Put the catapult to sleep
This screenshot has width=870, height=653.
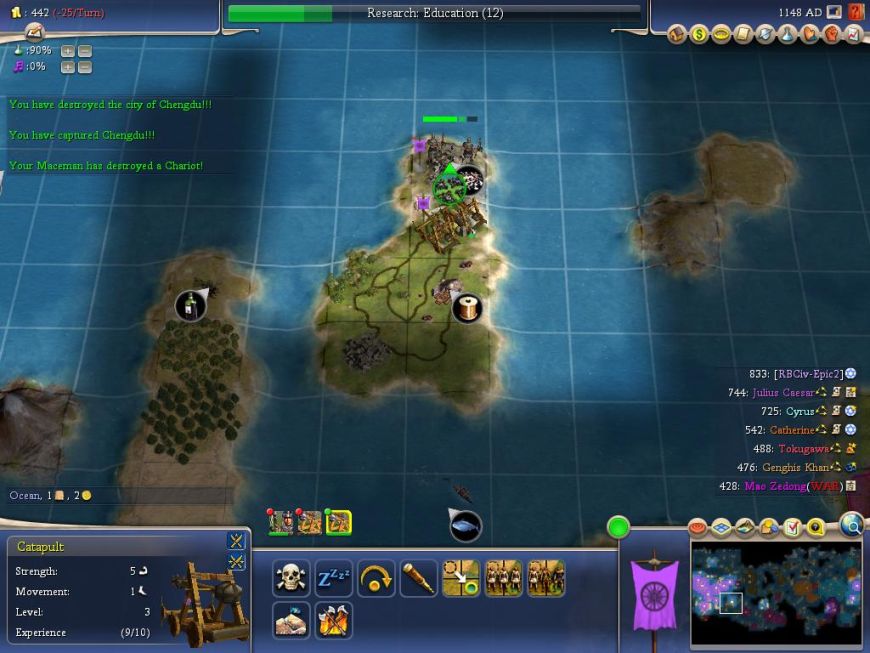[333, 578]
